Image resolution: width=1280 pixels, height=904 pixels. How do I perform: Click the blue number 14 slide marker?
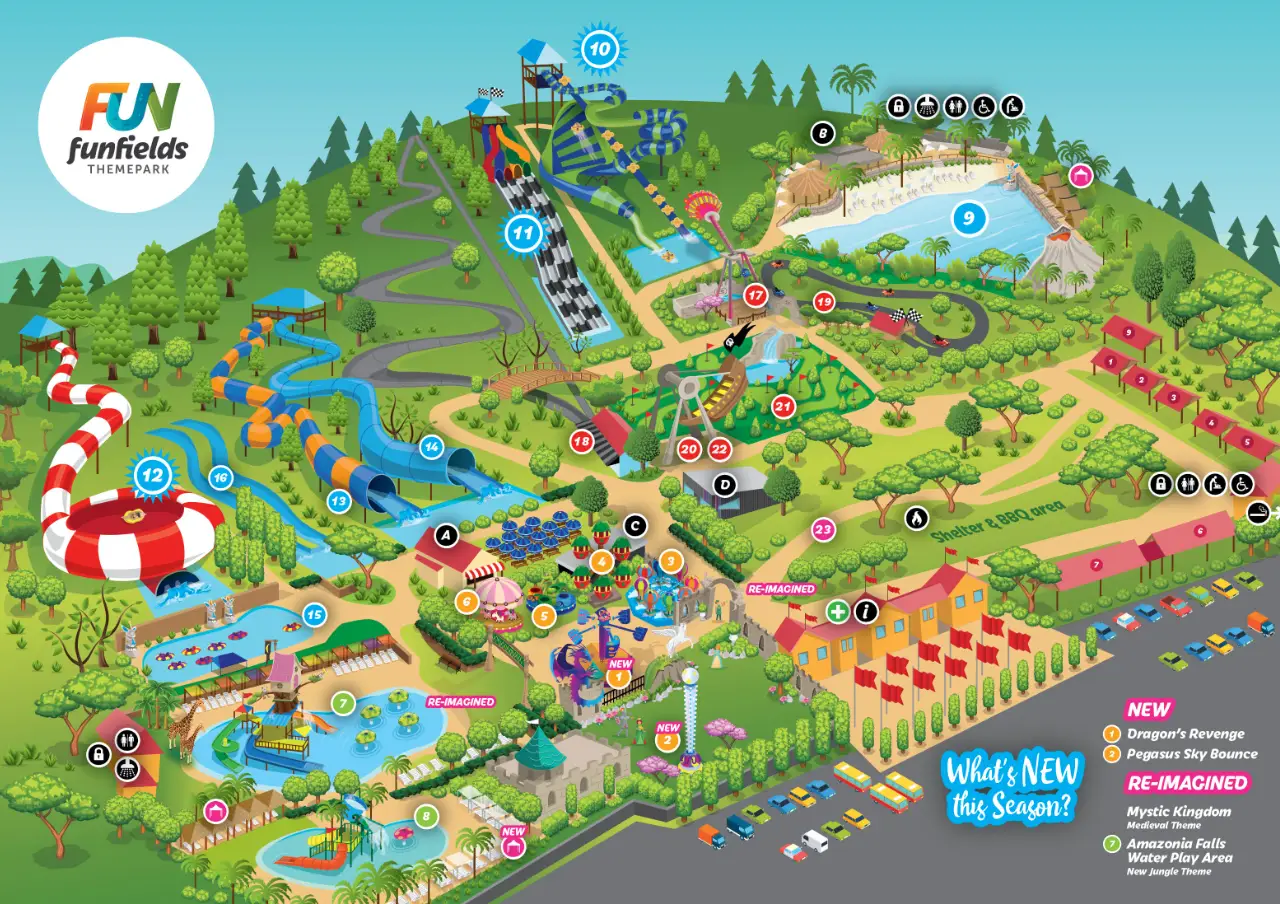click(431, 446)
